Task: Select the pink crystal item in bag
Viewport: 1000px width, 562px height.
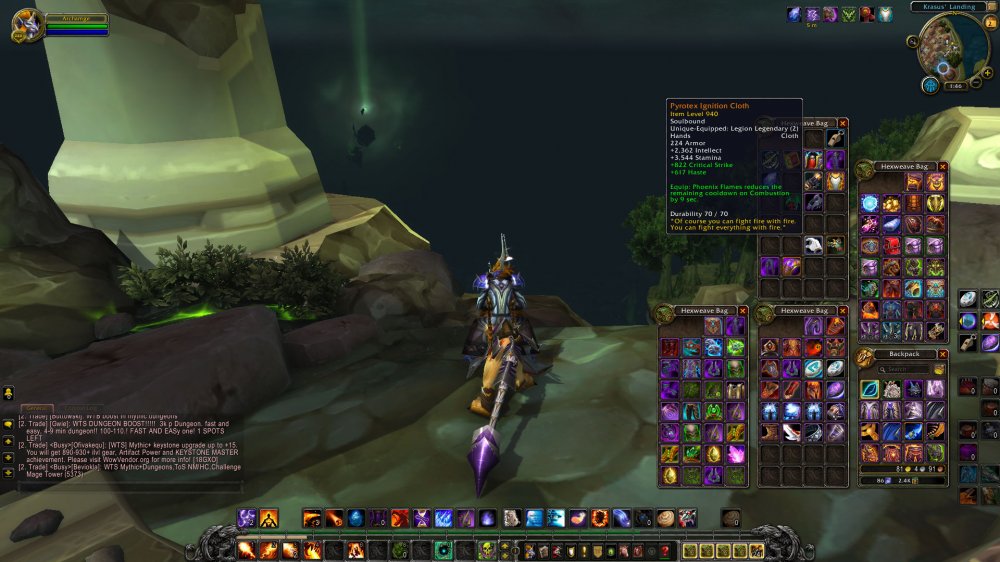Action: point(735,455)
